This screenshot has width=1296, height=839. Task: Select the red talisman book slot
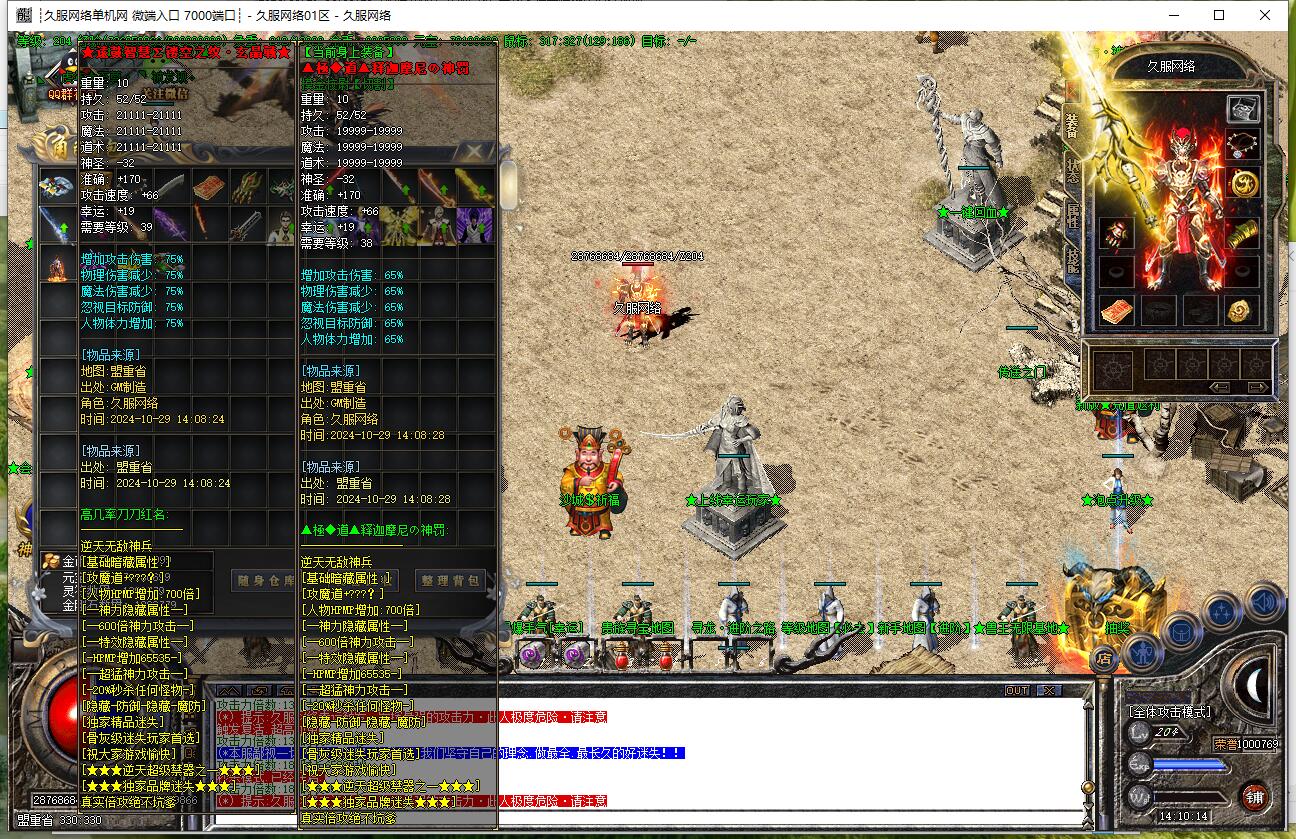[1116, 311]
